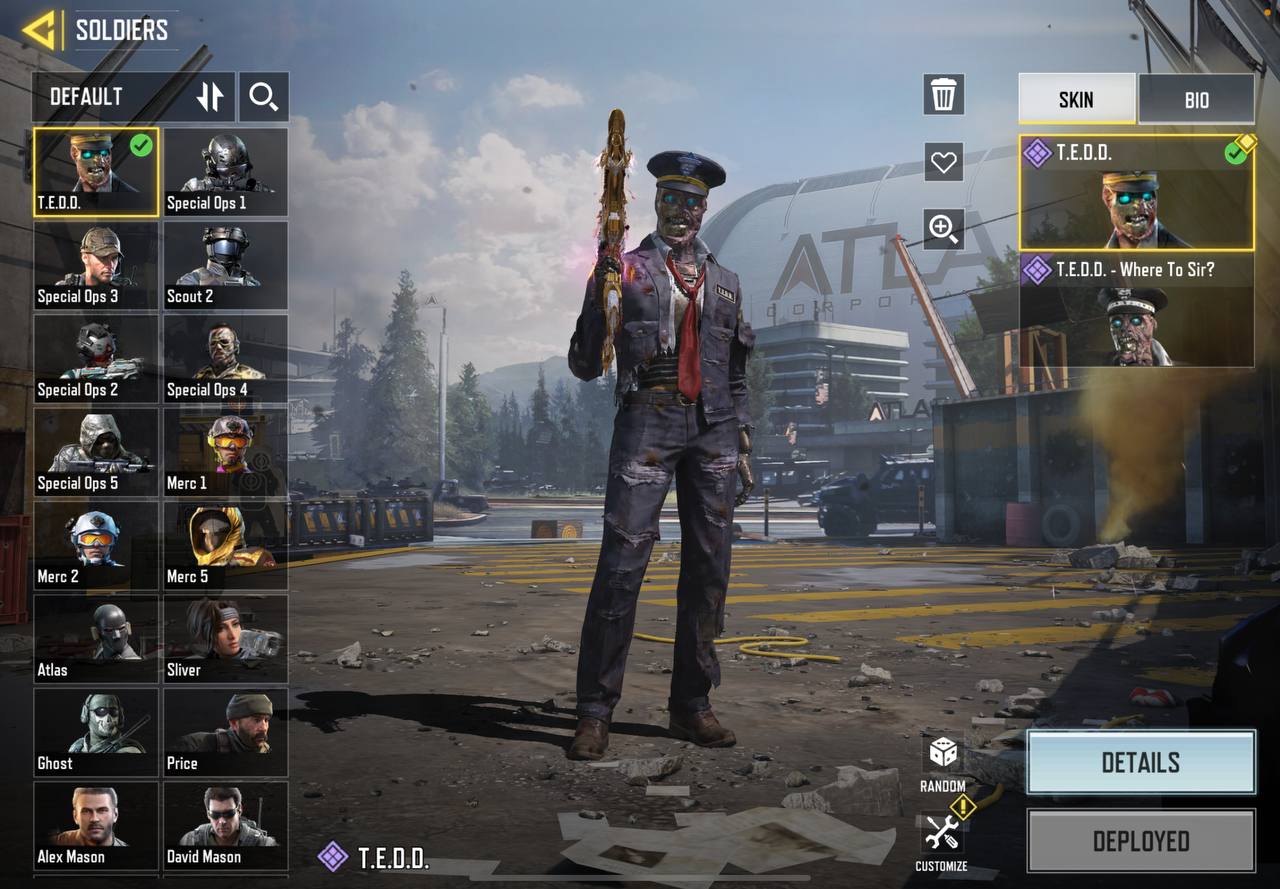
Task: Choose Ghost from the soldier list
Action: (x=96, y=732)
